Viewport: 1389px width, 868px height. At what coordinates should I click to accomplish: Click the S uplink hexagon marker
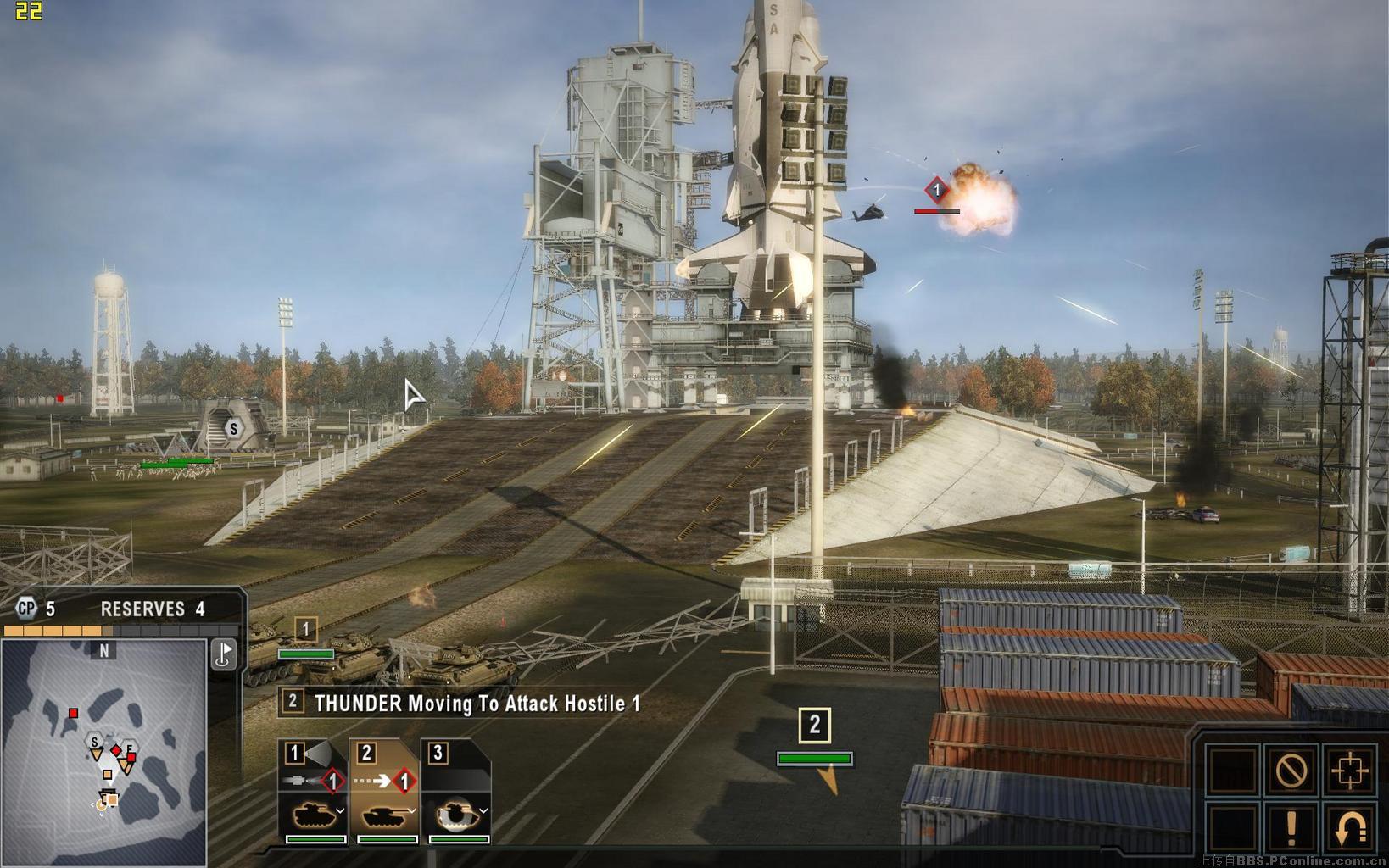[234, 428]
